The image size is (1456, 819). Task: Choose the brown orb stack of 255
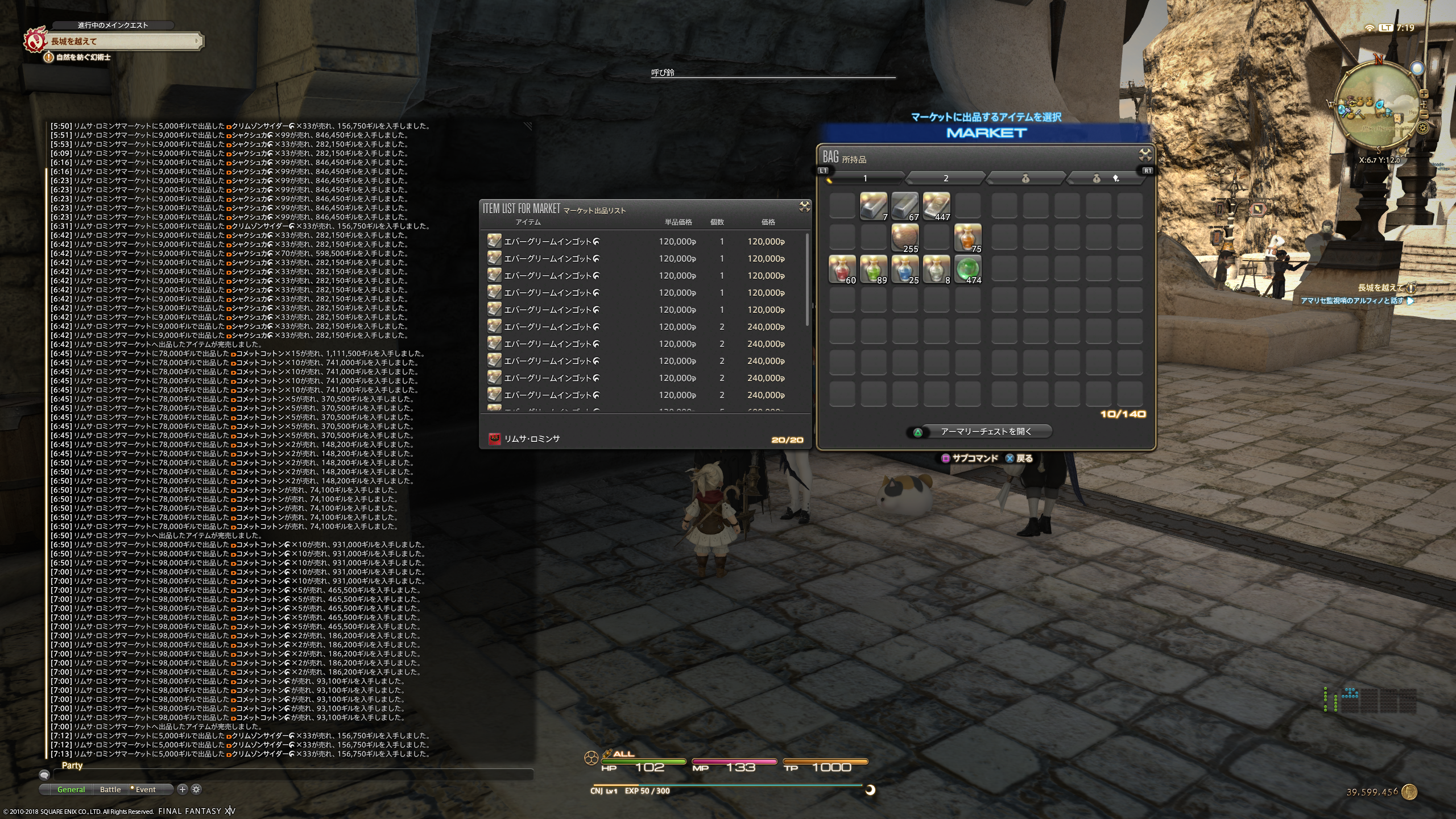[905, 238]
